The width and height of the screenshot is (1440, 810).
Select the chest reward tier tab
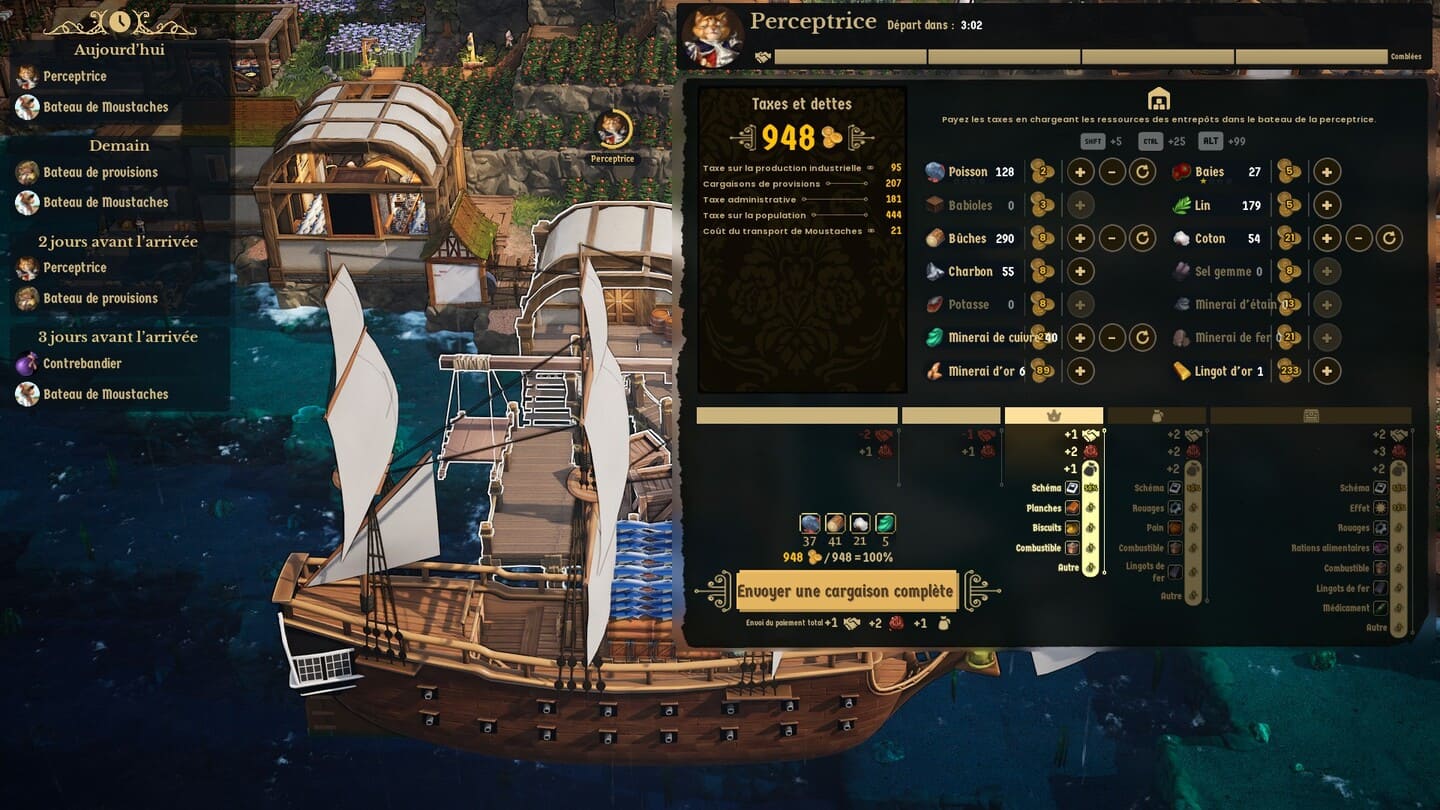1310,416
